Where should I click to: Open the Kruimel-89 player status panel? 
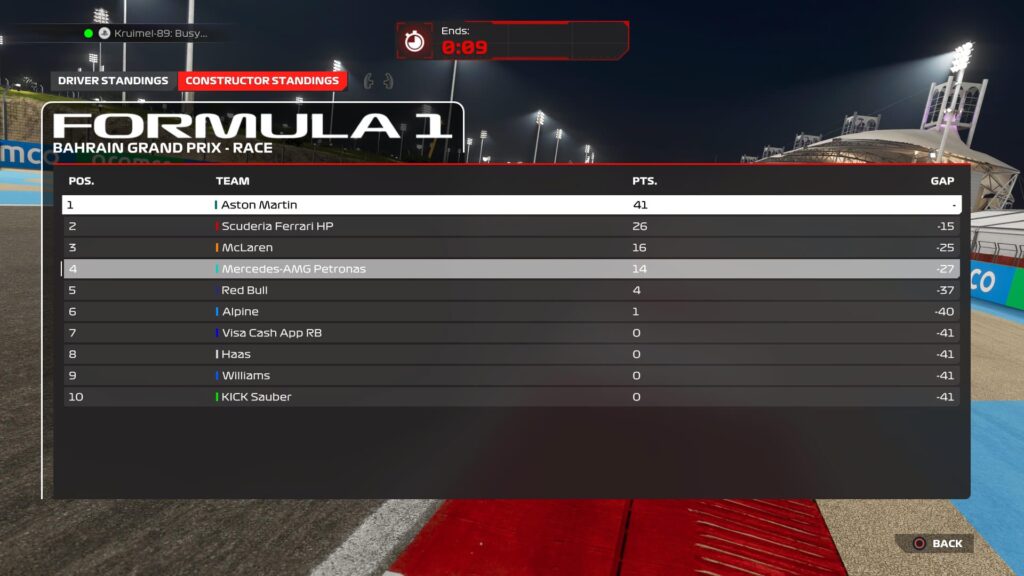tap(150, 33)
